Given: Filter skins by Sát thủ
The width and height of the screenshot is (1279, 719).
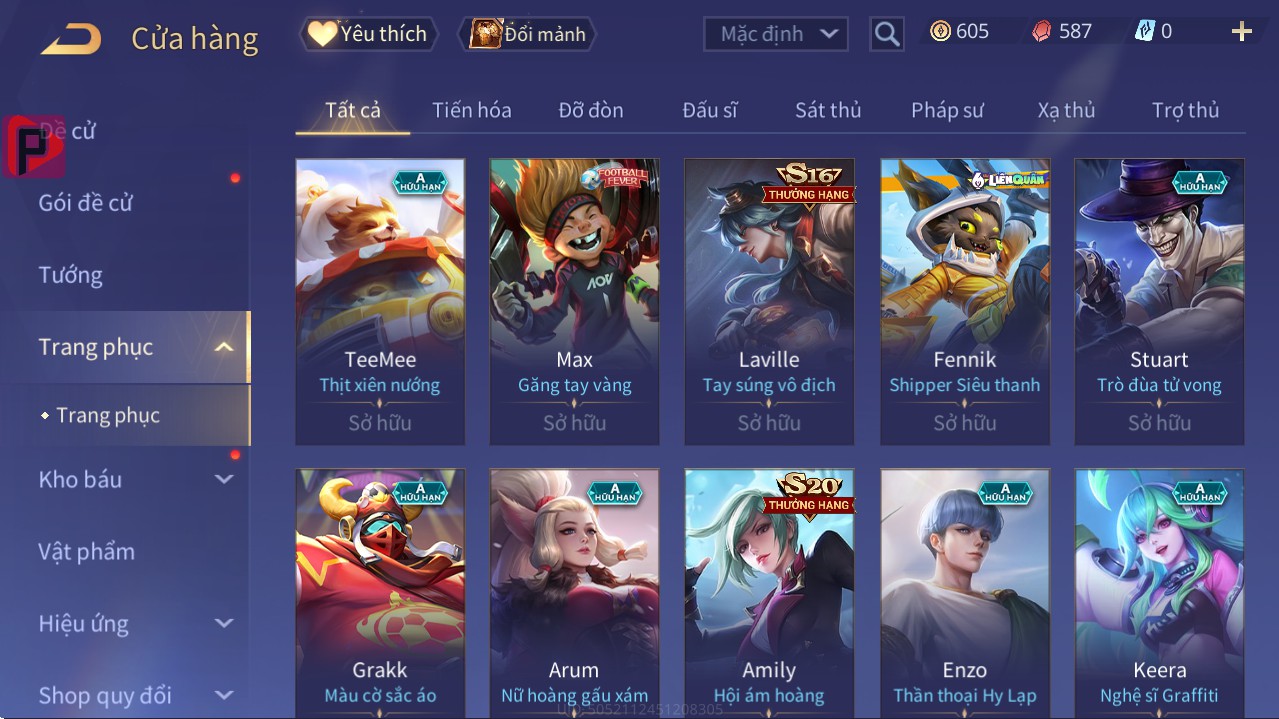Looking at the screenshot, I should 828,110.
